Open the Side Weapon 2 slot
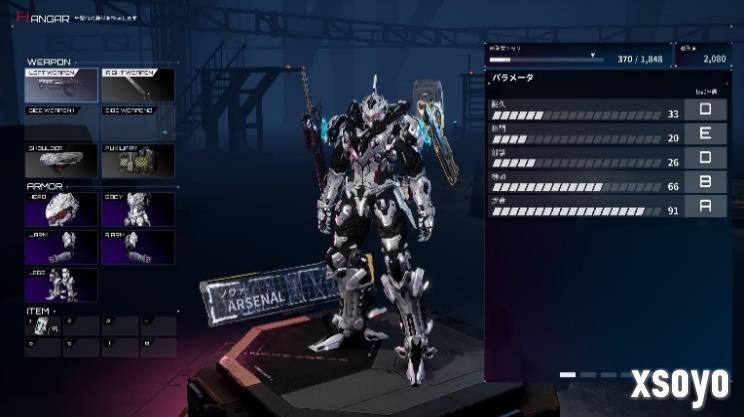 click(x=138, y=122)
